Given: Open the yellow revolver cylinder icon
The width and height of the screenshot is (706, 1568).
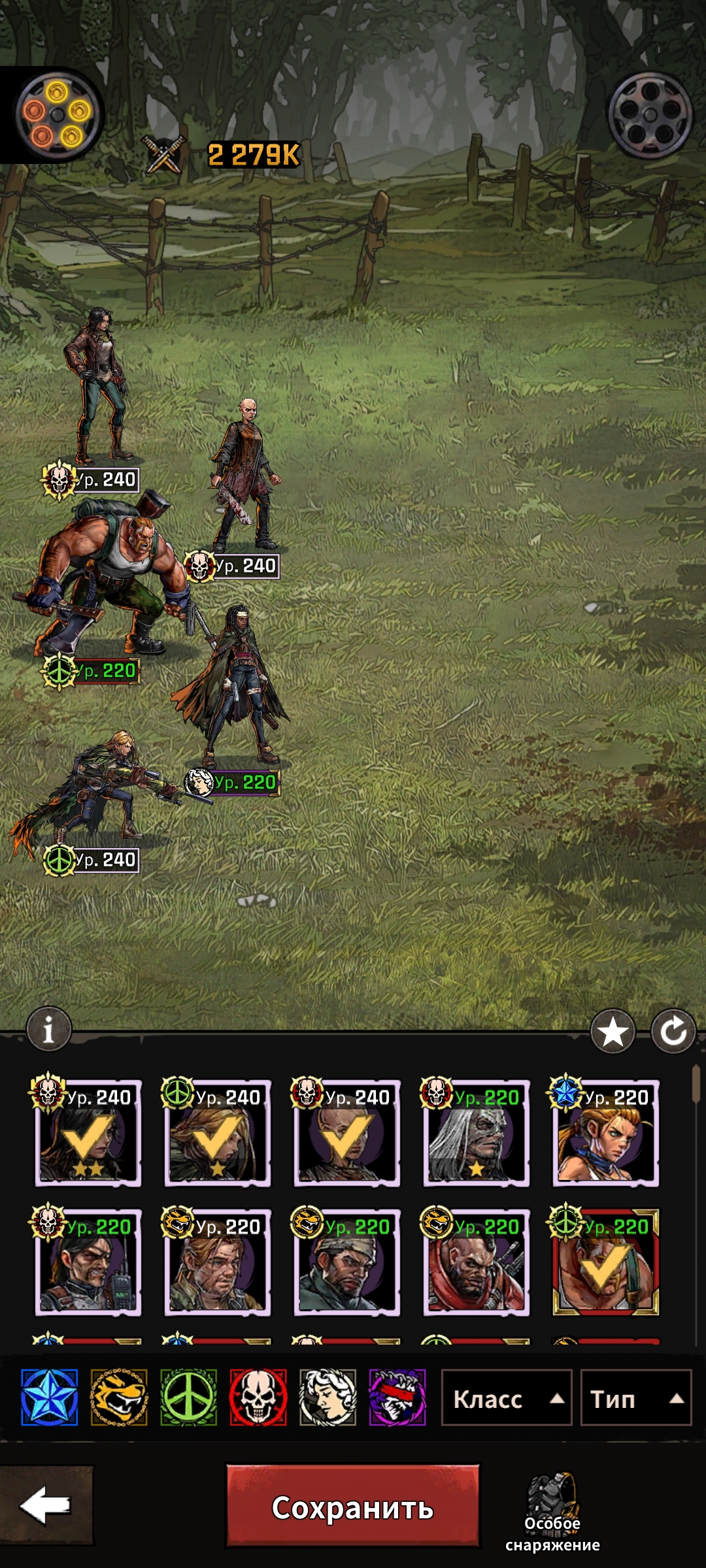Looking at the screenshot, I should (x=58, y=115).
